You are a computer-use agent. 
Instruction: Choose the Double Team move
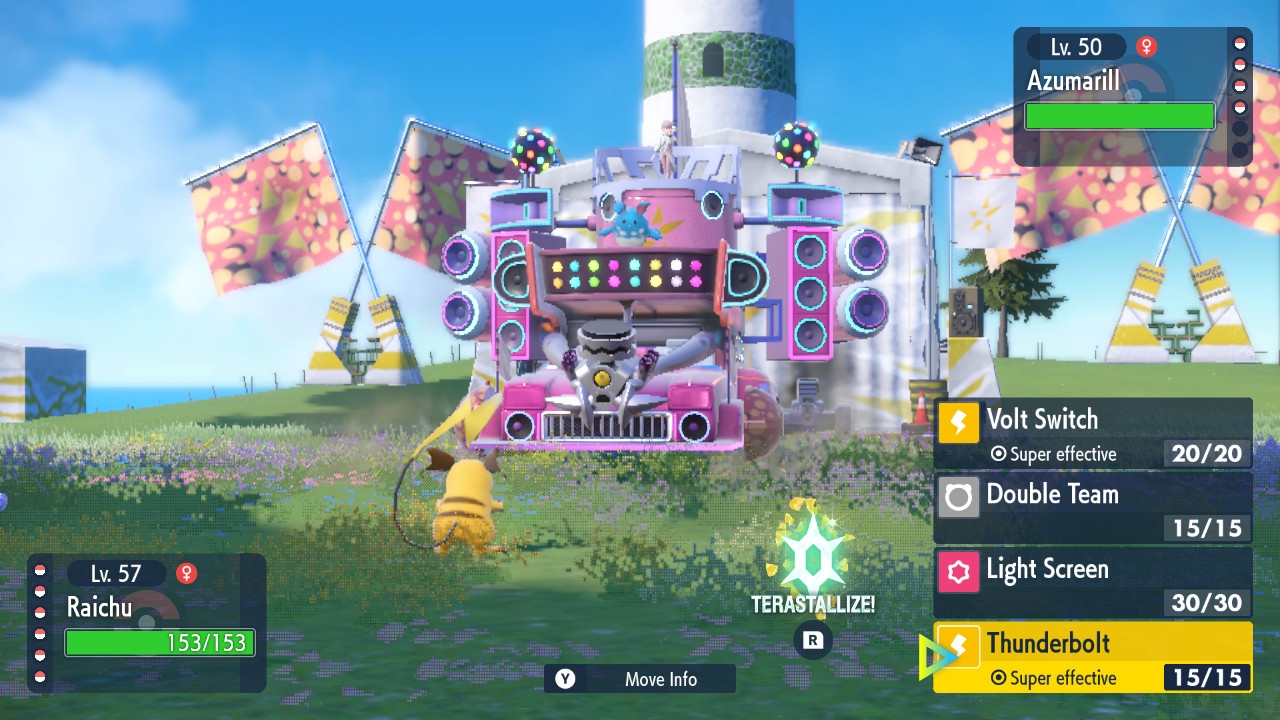1092,508
